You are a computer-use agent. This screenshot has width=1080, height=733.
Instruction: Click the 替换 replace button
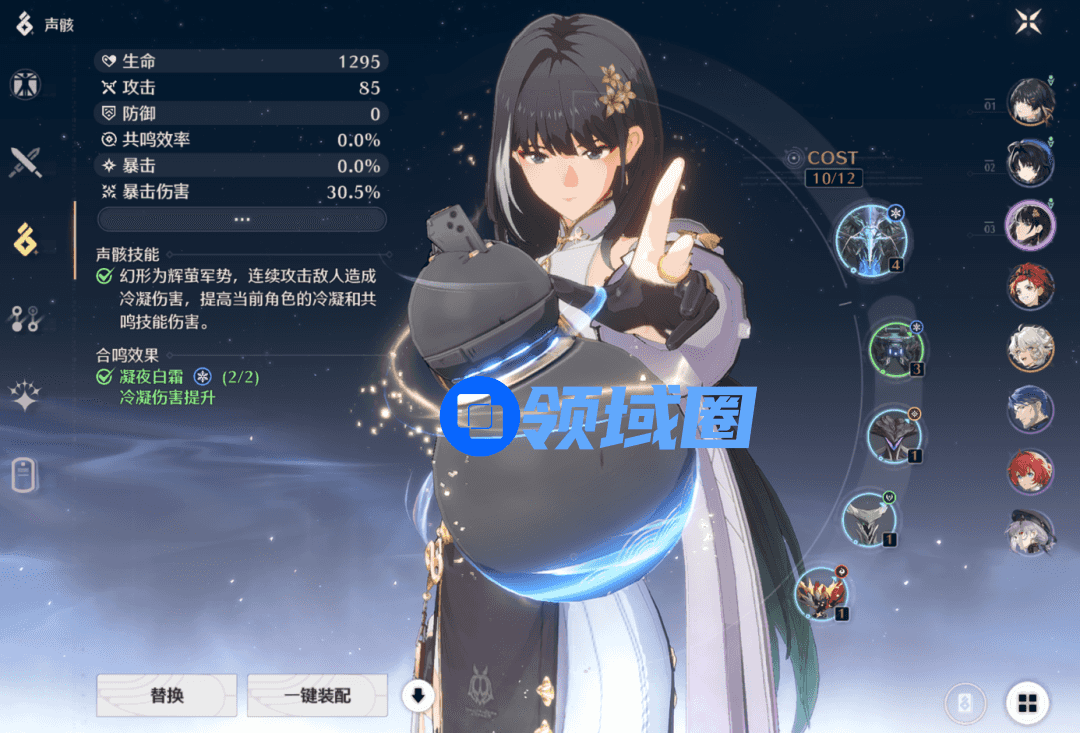coord(167,695)
